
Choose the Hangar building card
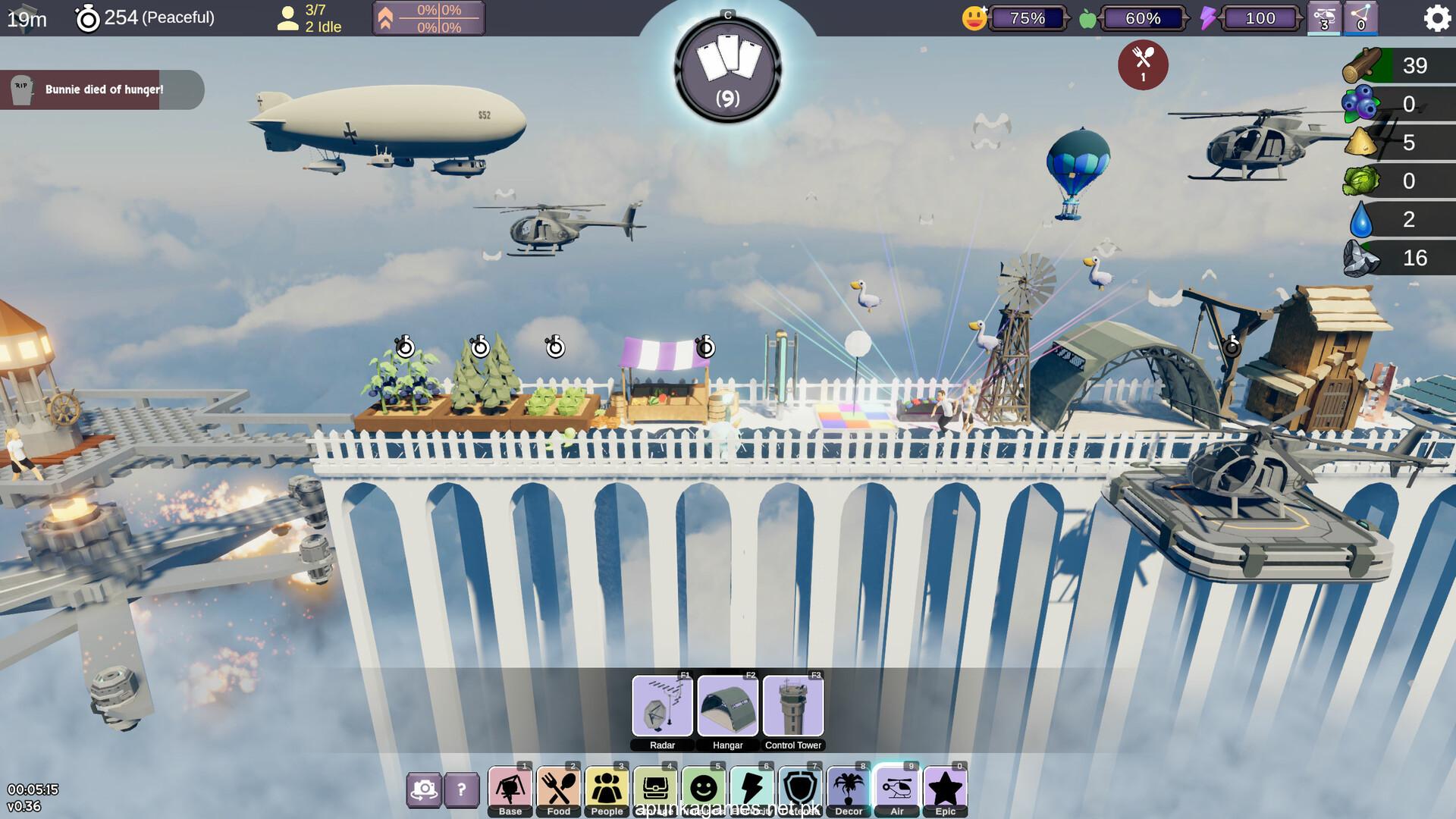727,706
